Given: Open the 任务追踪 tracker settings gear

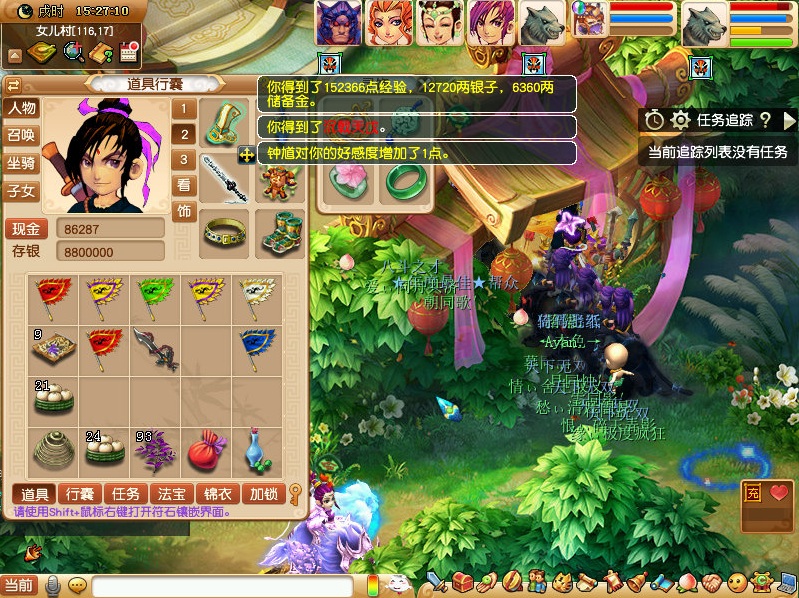Looking at the screenshot, I should 680,120.
